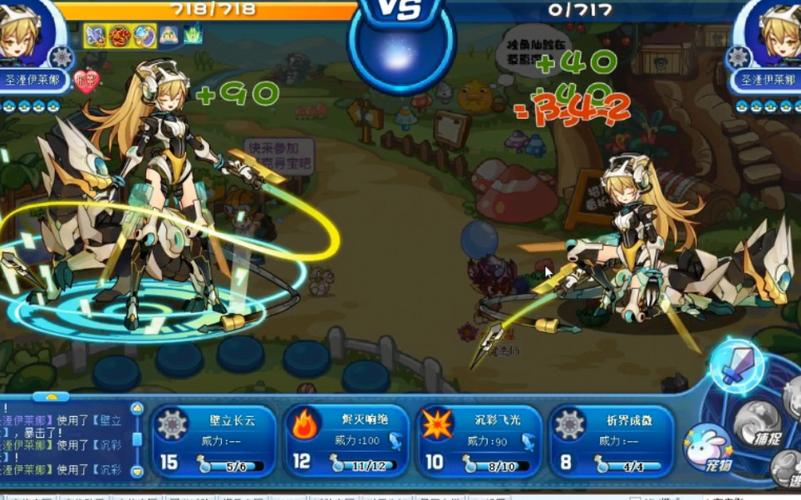This screenshot has height=500, width=801.
Task: Choose the 捕捉 capture button
Action: click(758, 425)
